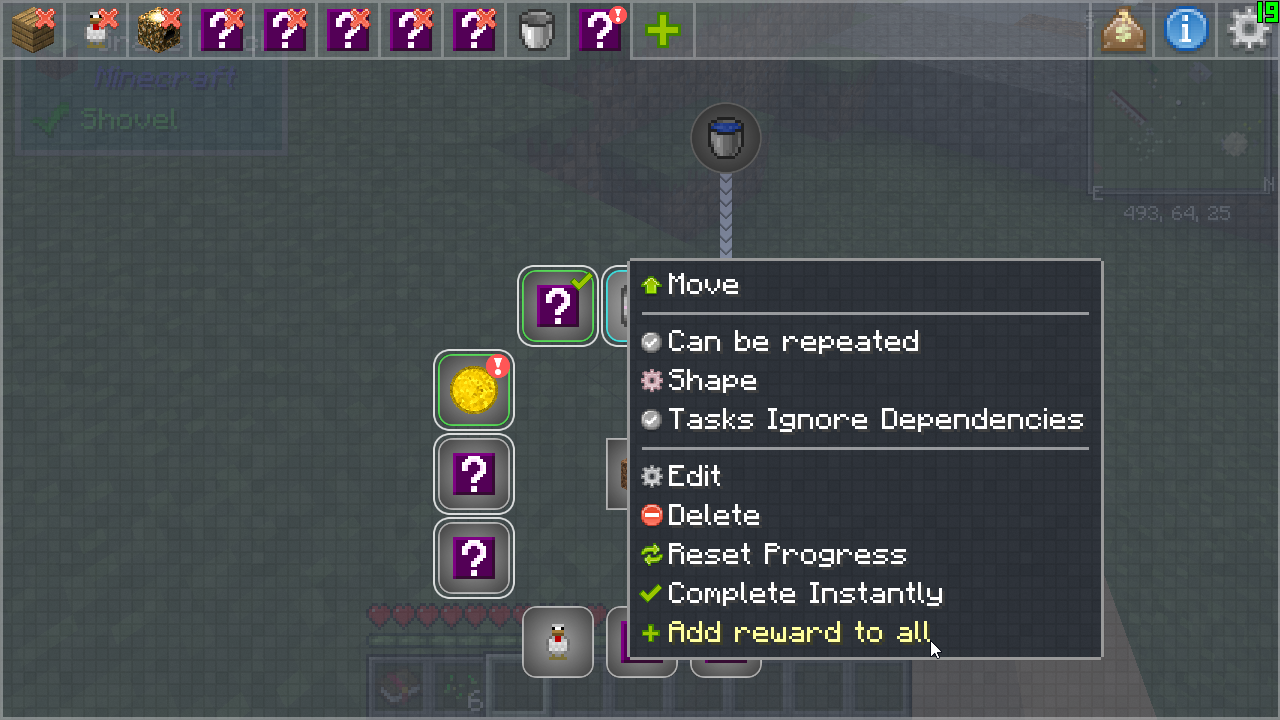The width and height of the screenshot is (1280, 720).
Task: Select the water bucket quest node
Action: [726, 138]
